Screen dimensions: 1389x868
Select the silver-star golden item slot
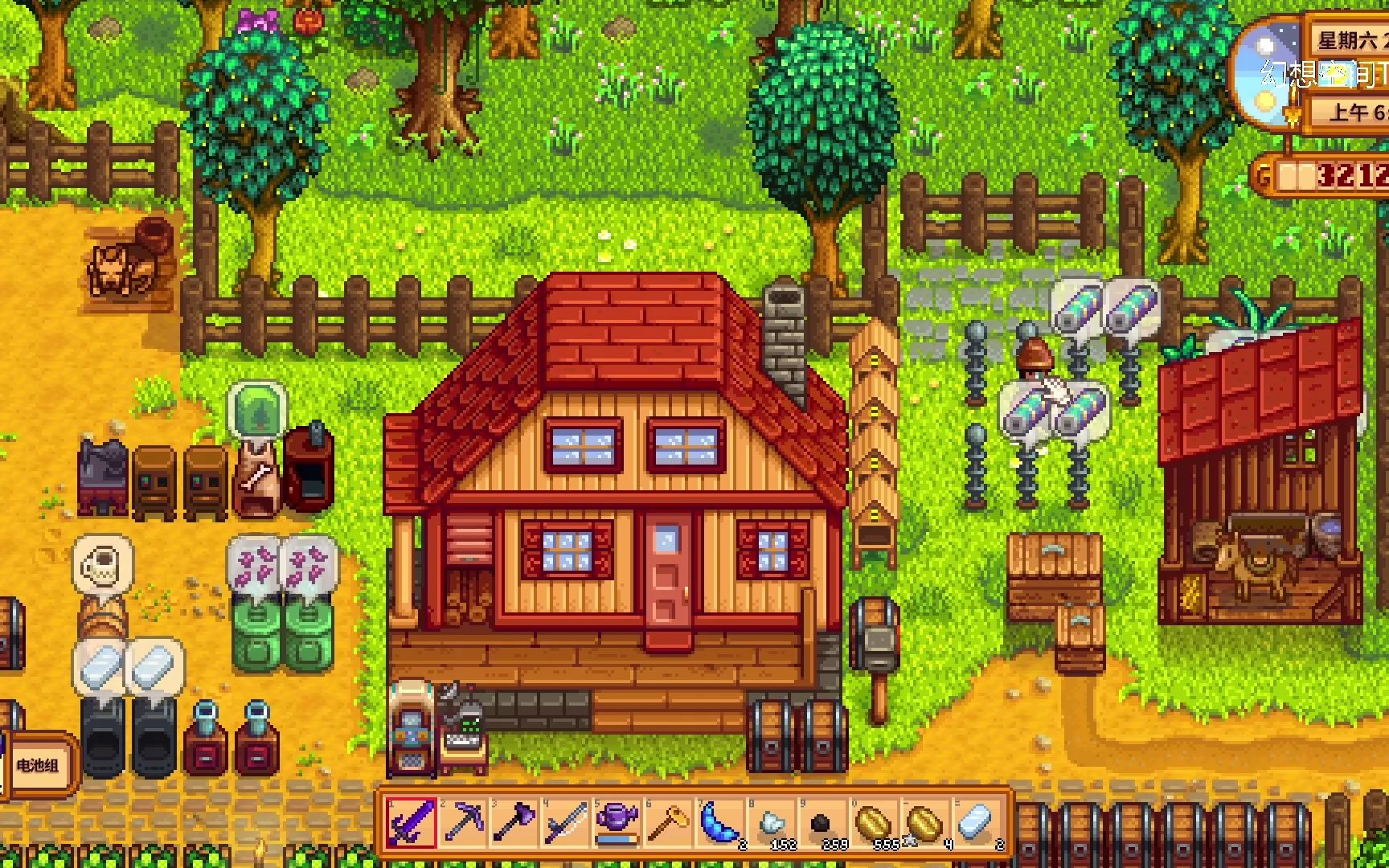click(926, 823)
